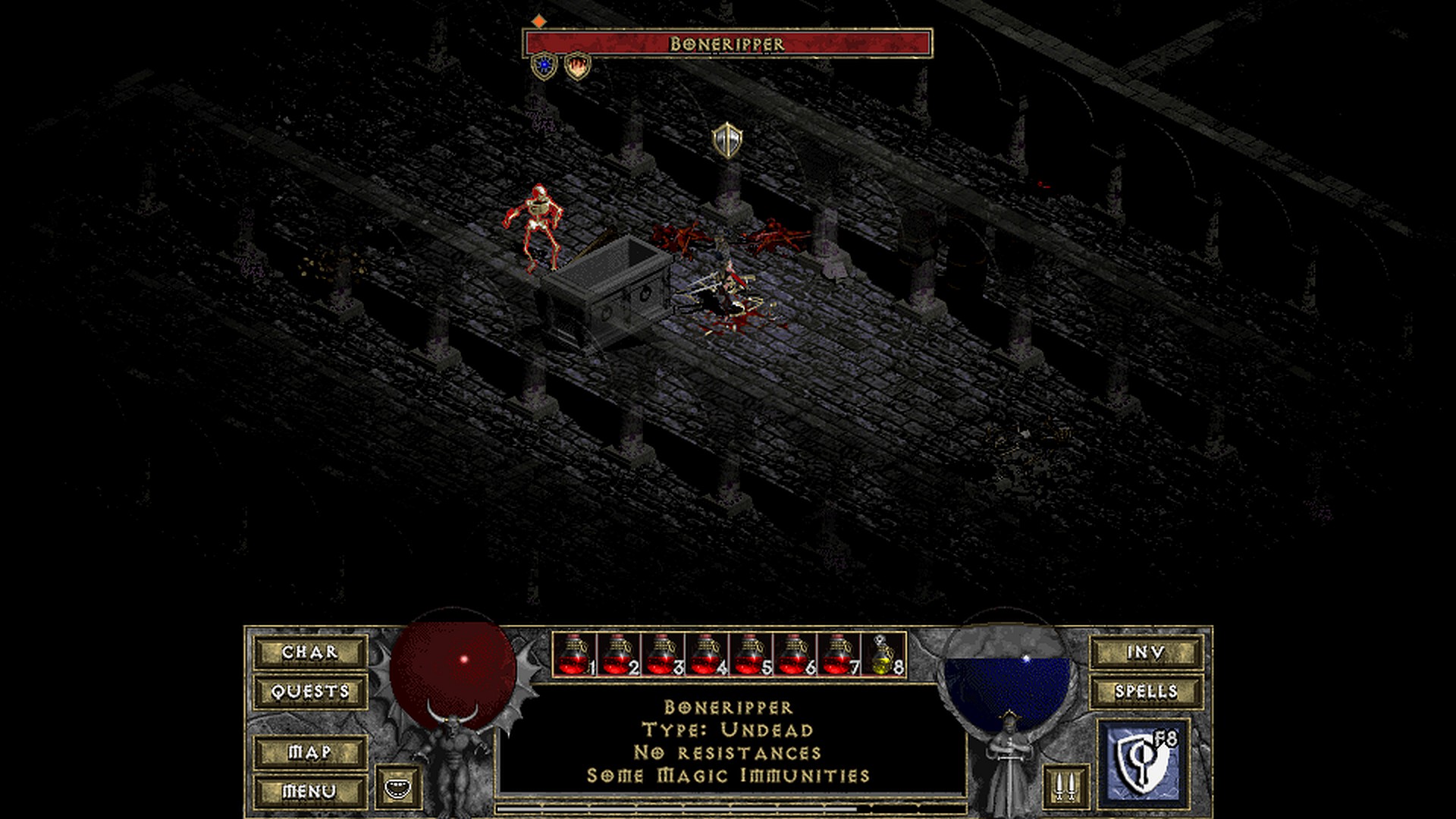Open the INV inventory panel

click(x=1146, y=652)
